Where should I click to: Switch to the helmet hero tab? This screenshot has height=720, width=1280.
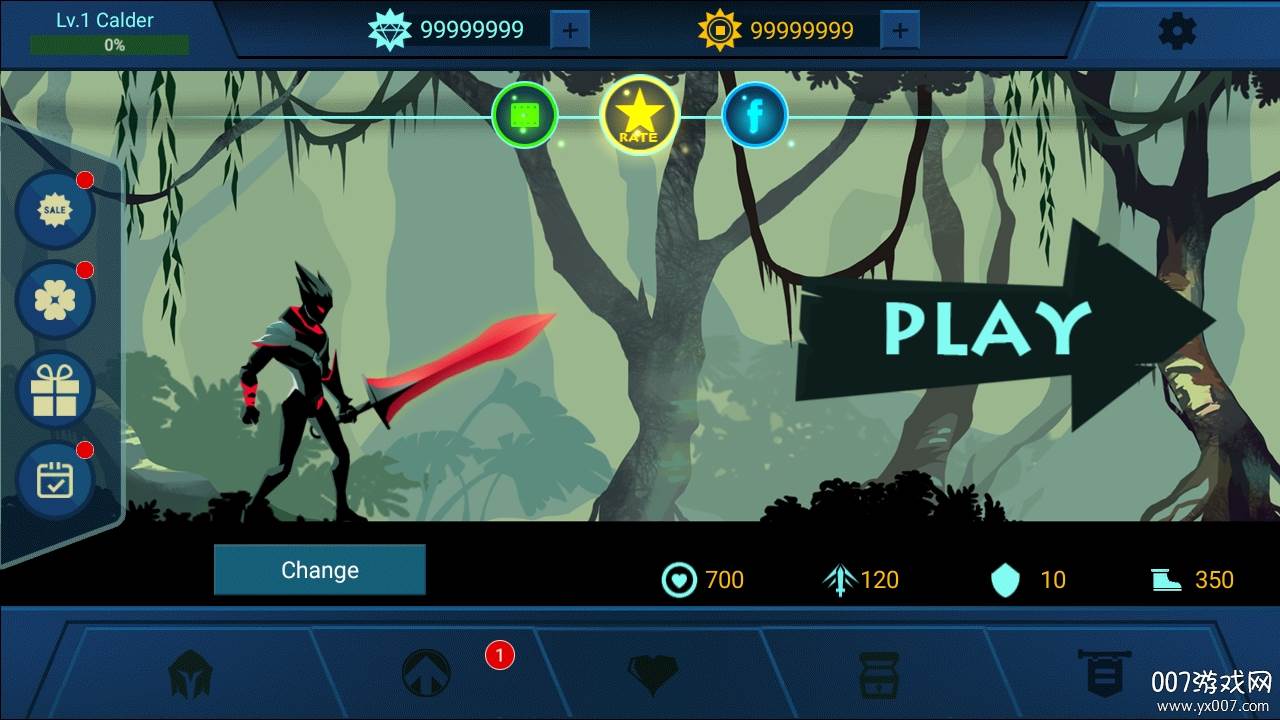pyautogui.click(x=190, y=673)
